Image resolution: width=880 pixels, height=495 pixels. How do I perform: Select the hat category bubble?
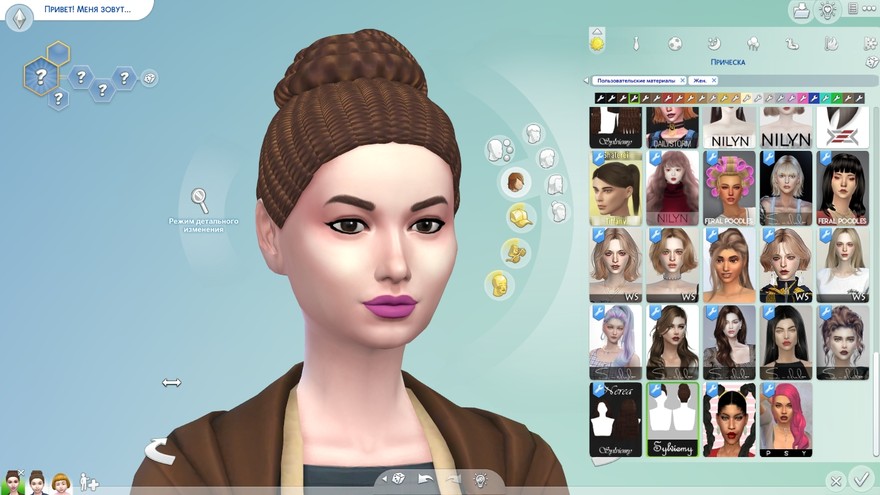pos(519,217)
